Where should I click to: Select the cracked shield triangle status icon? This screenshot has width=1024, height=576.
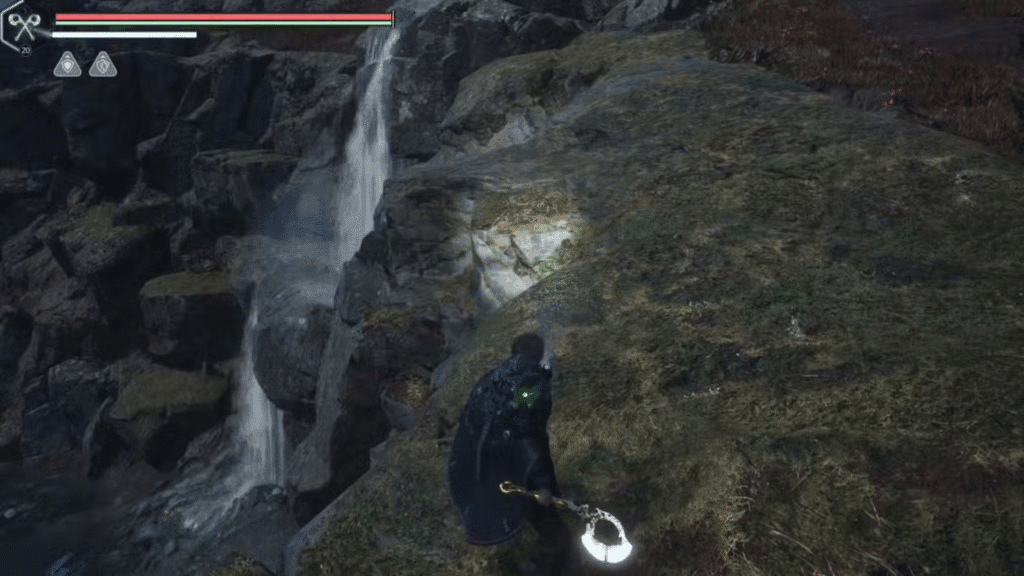point(102,65)
